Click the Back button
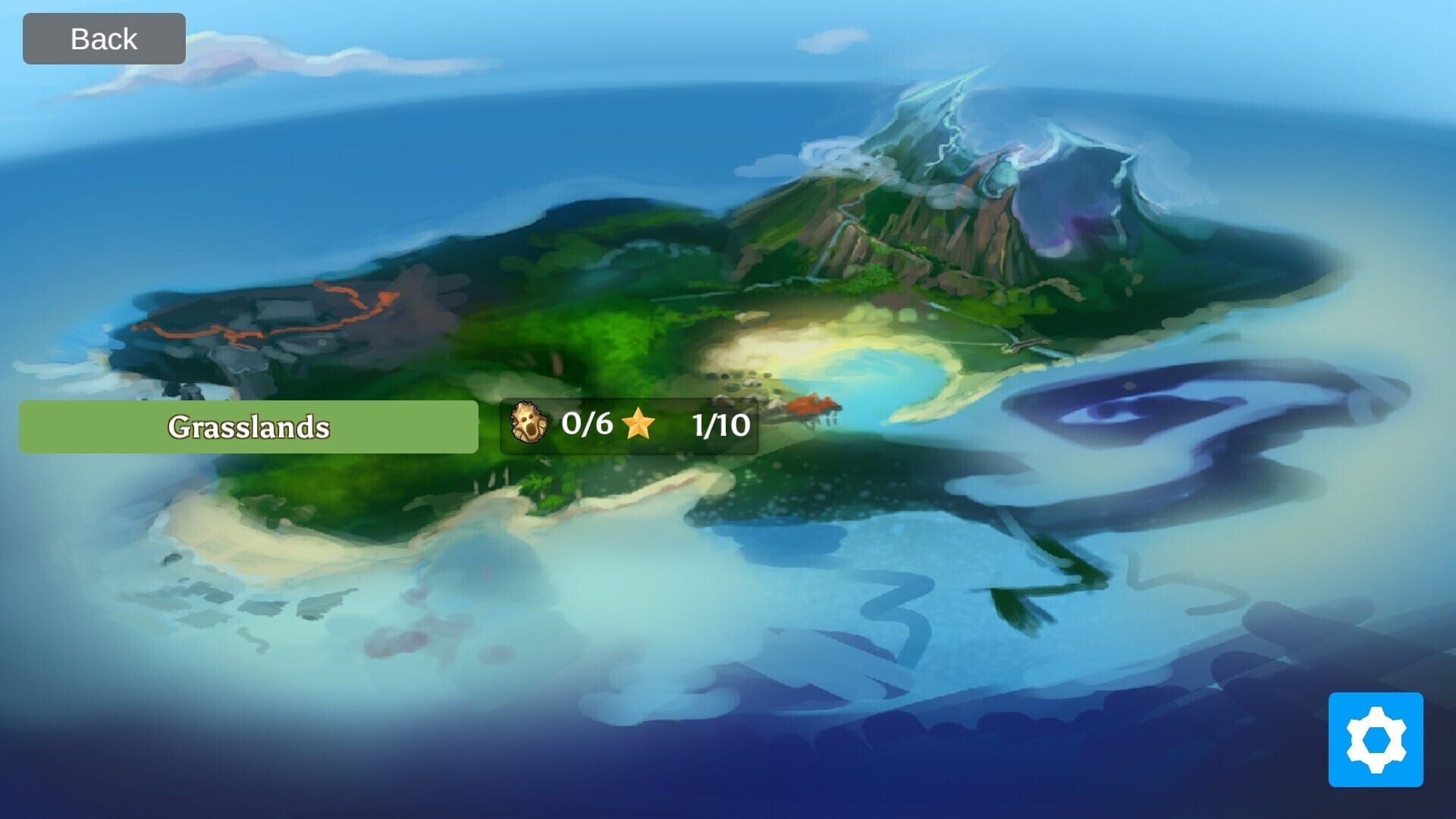This screenshot has height=819, width=1456. click(103, 37)
